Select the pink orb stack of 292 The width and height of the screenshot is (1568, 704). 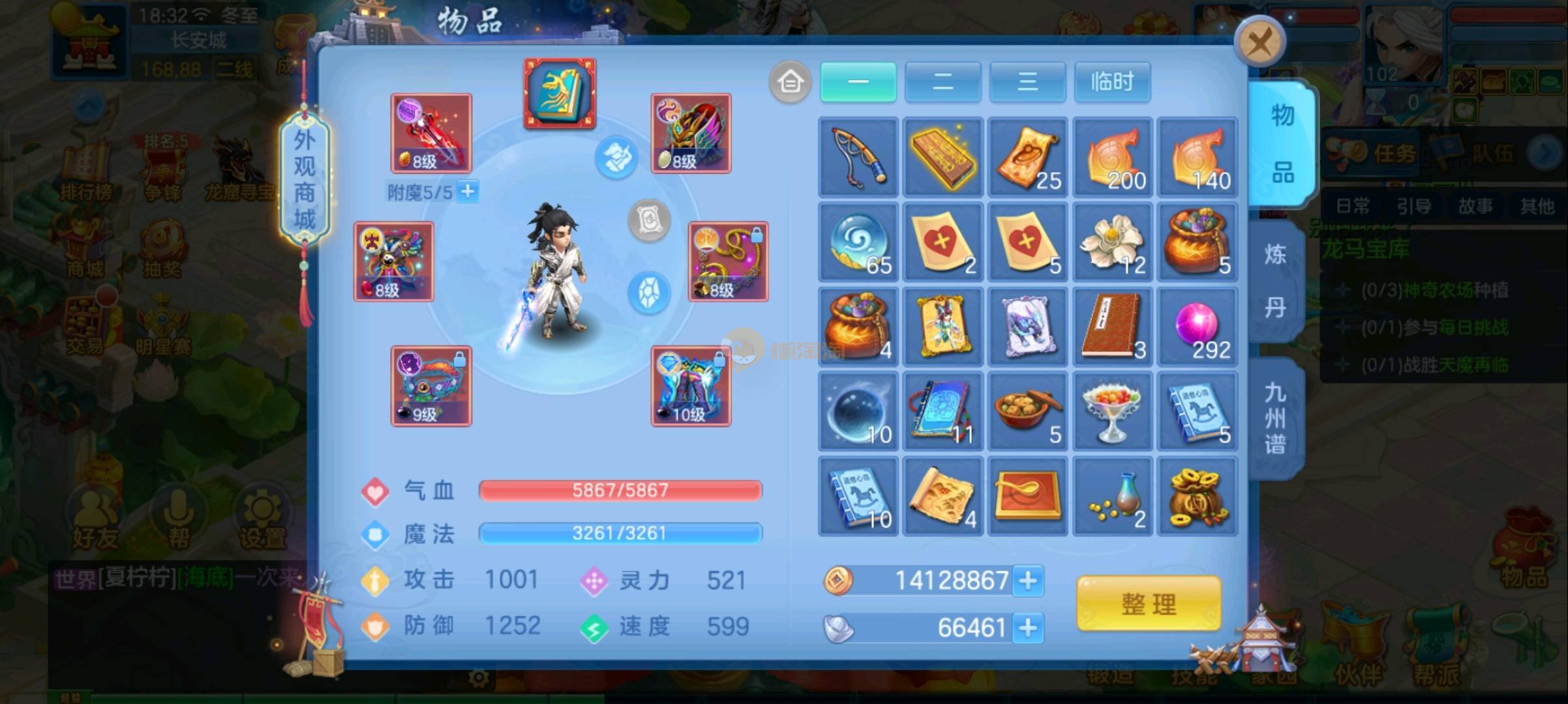point(1197,327)
